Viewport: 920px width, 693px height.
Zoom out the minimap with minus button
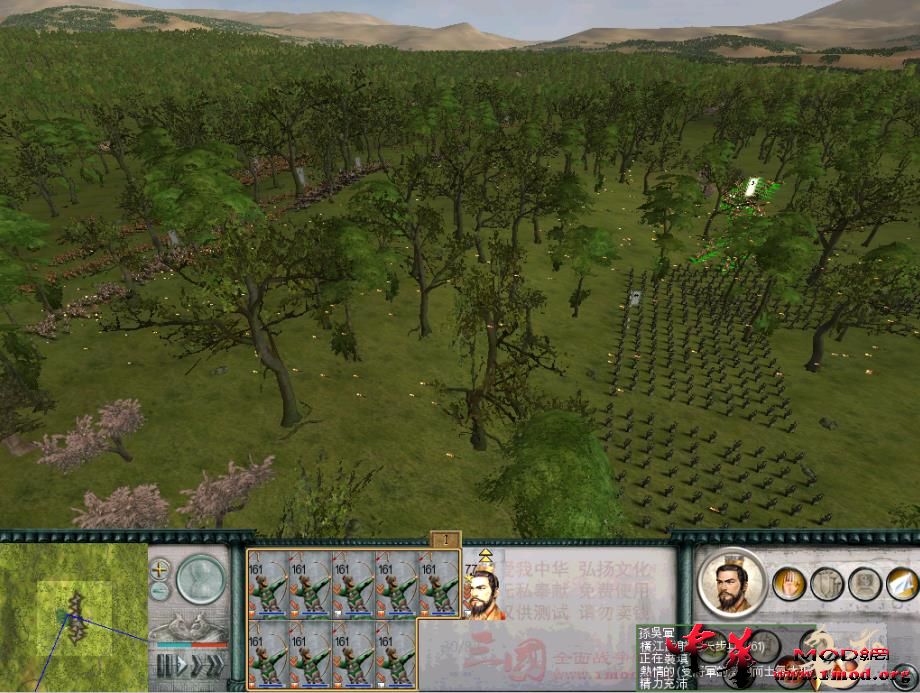[160, 591]
